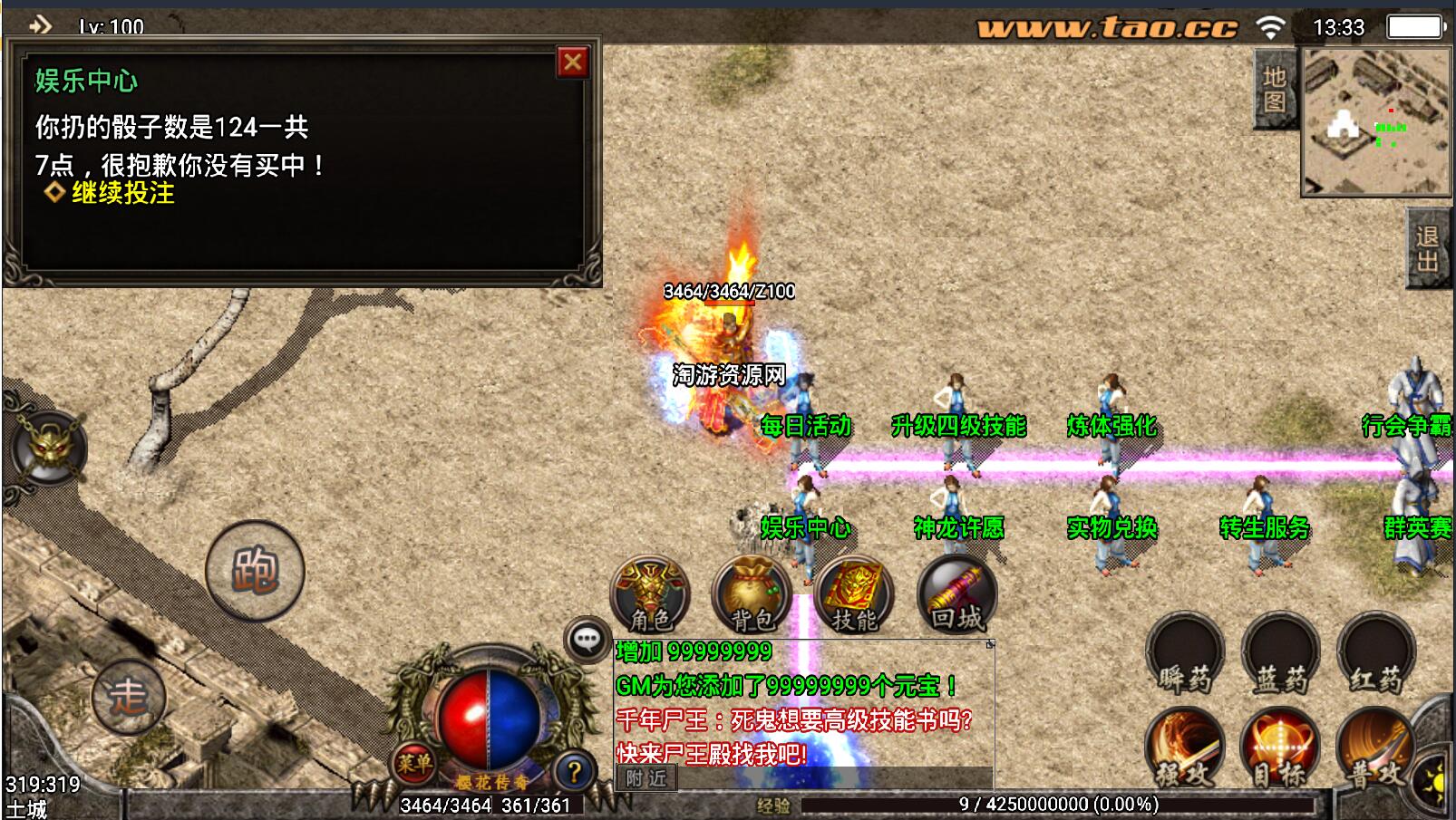Open the 地图 map button
Screen dimensions: 1456x820
tap(1274, 90)
